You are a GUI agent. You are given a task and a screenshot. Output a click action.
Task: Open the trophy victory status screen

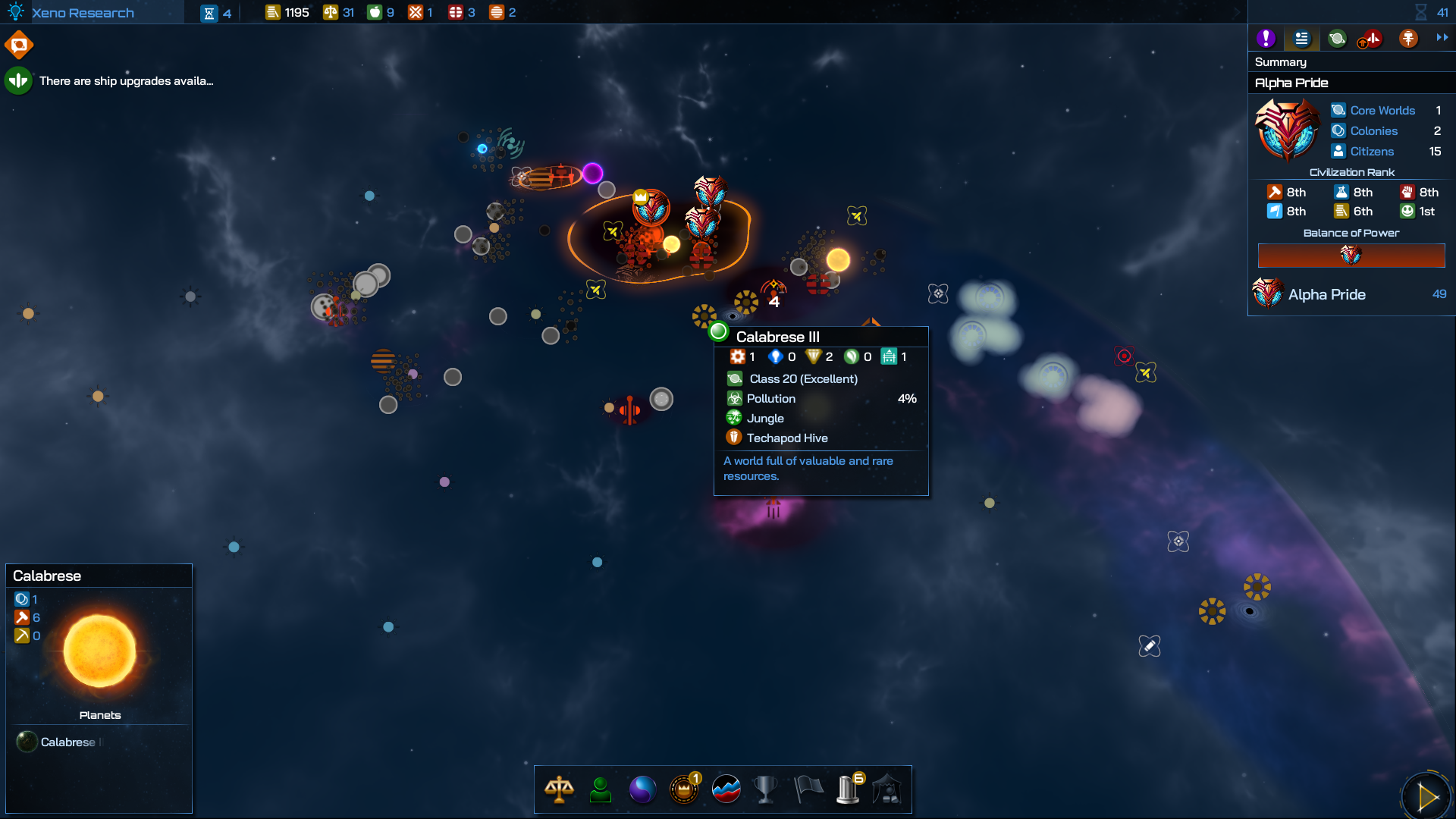pos(766,789)
